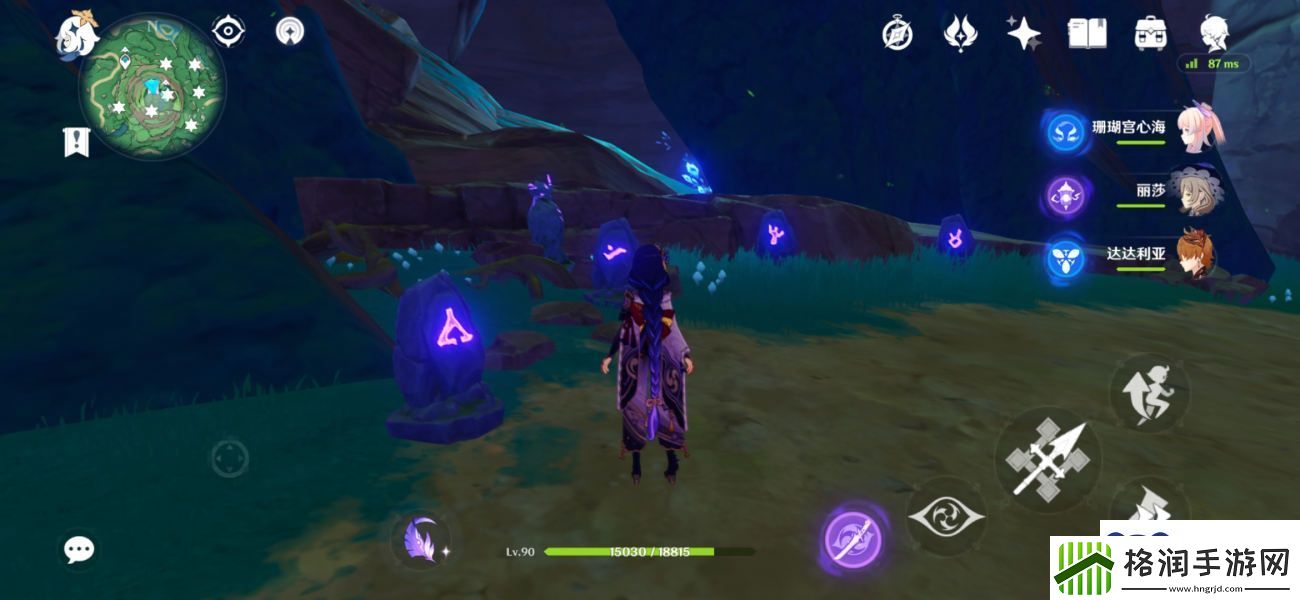Open the backpack inventory icon
This screenshot has width=1300, height=600.
pyautogui.click(x=1151, y=34)
